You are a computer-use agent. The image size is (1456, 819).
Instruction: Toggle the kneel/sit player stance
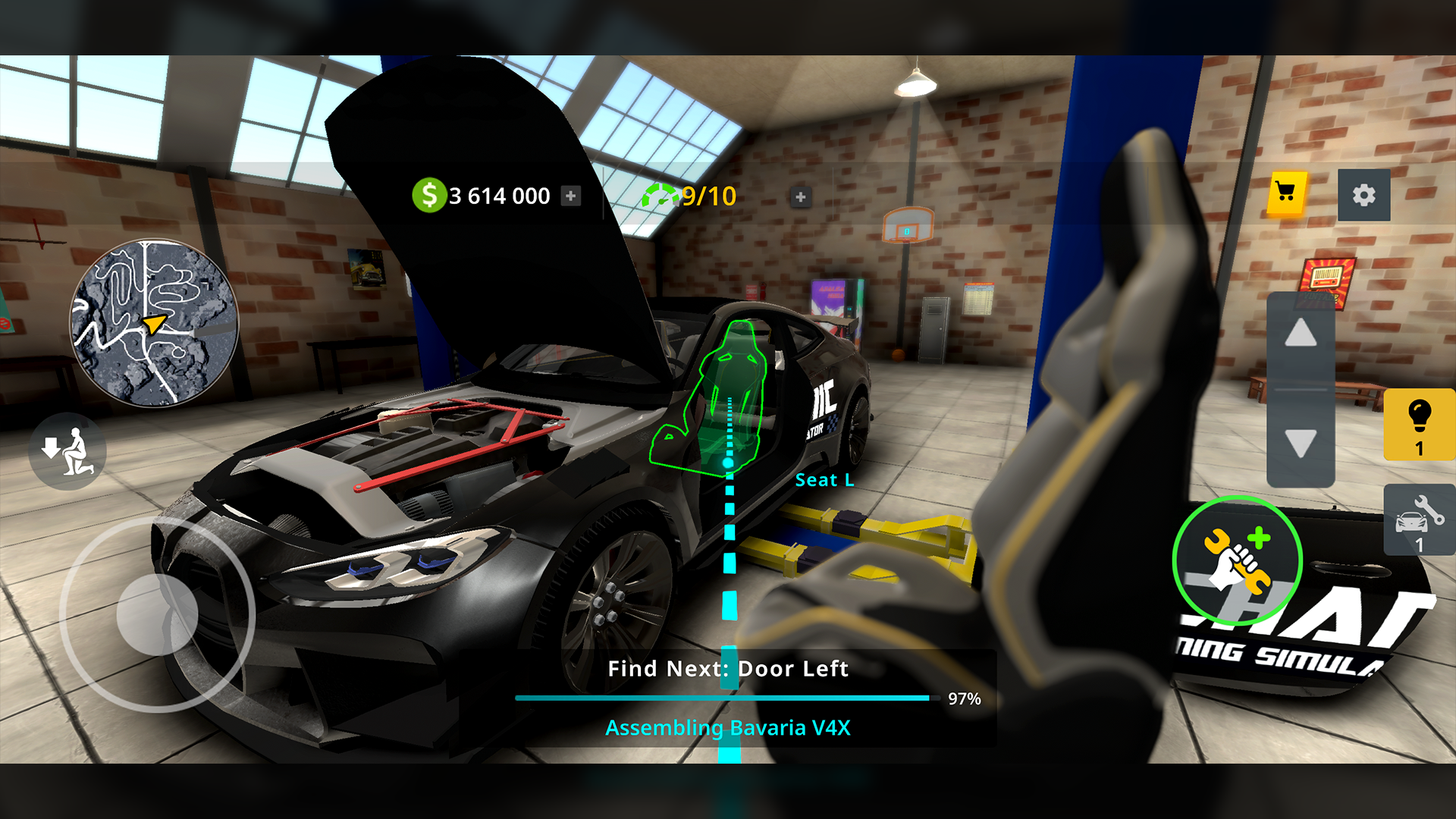[67, 450]
